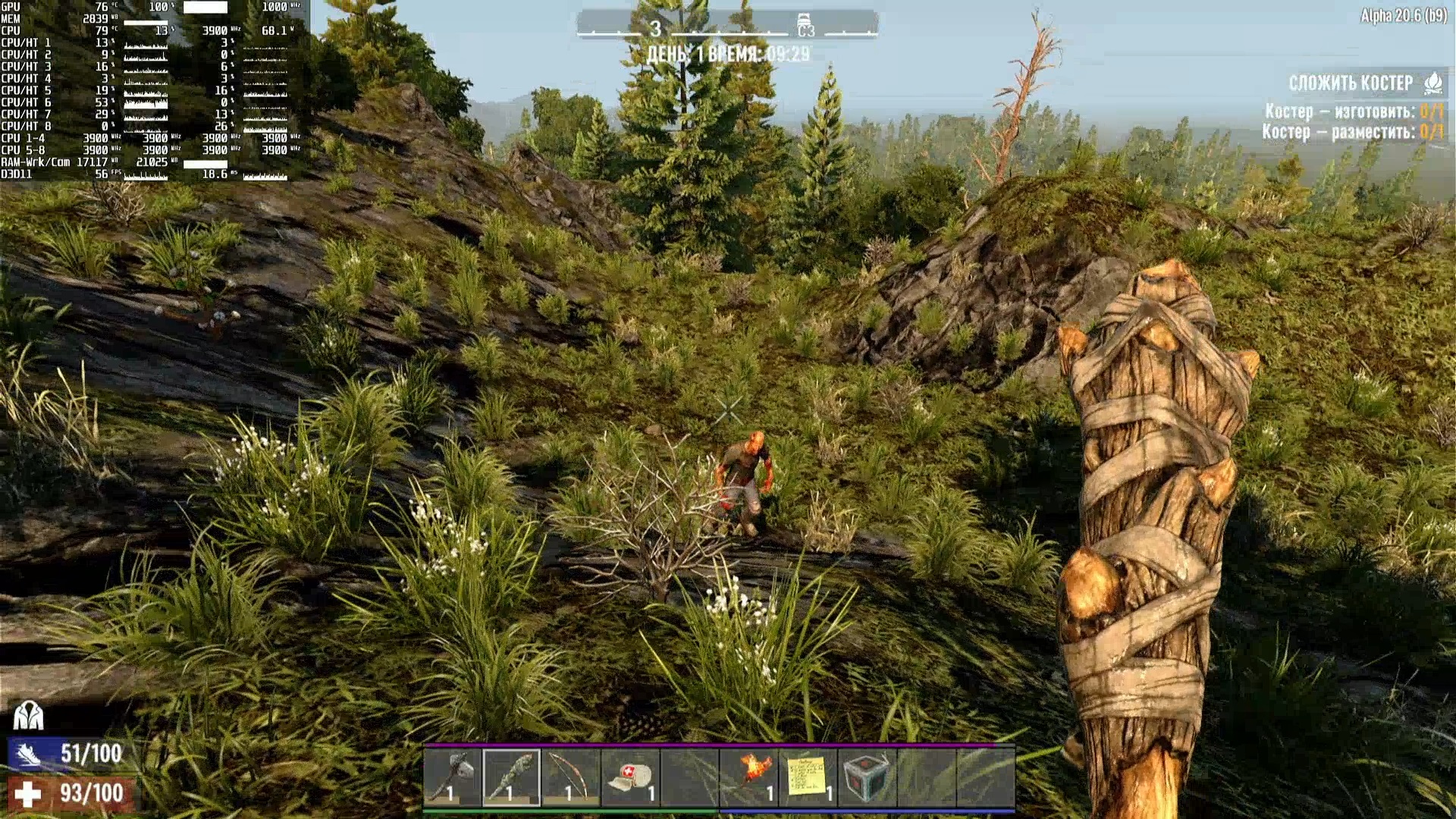Select the land claim block slot

pyautogui.click(x=868, y=777)
